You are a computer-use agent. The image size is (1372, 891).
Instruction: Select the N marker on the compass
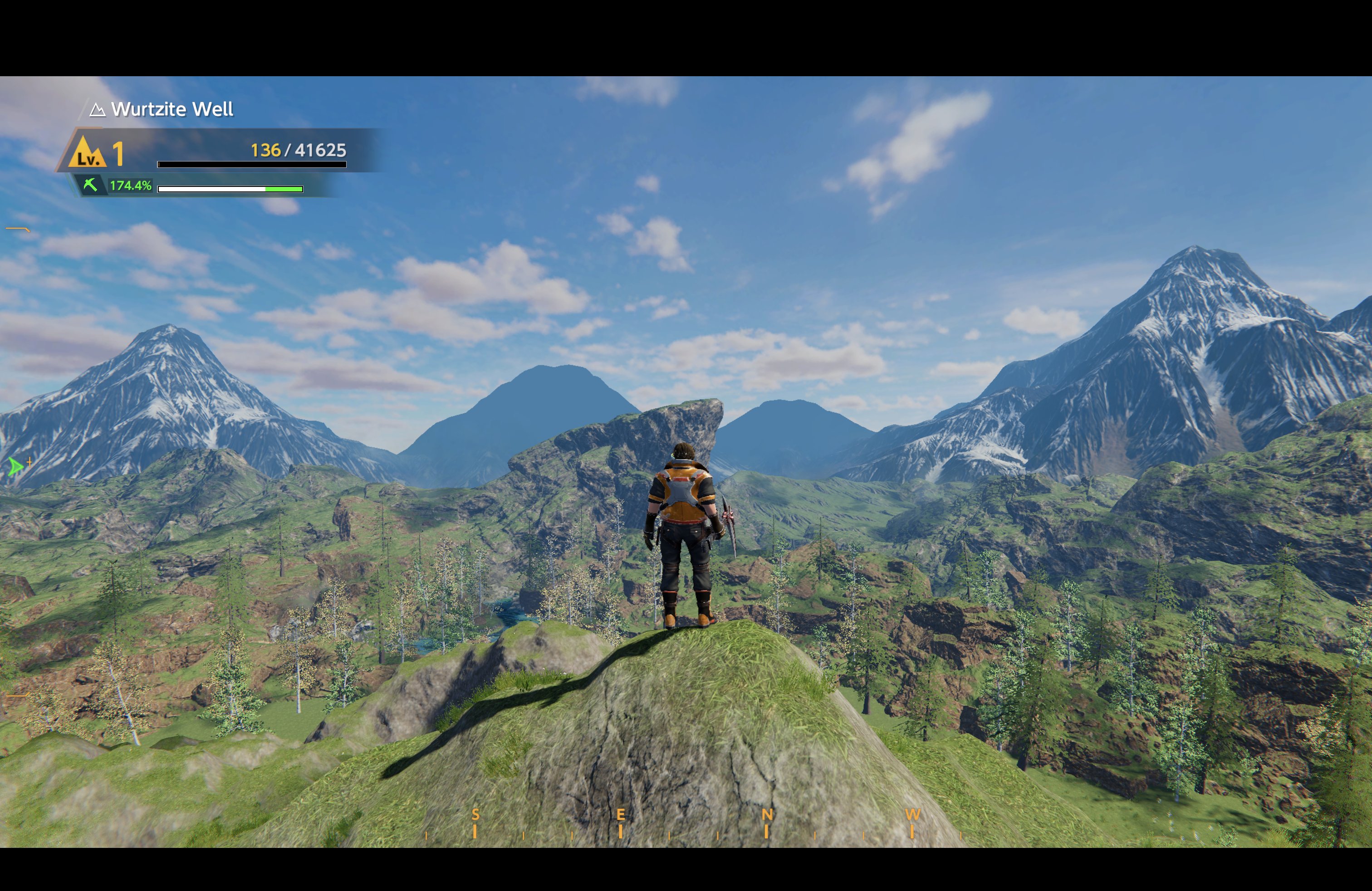coord(766,815)
